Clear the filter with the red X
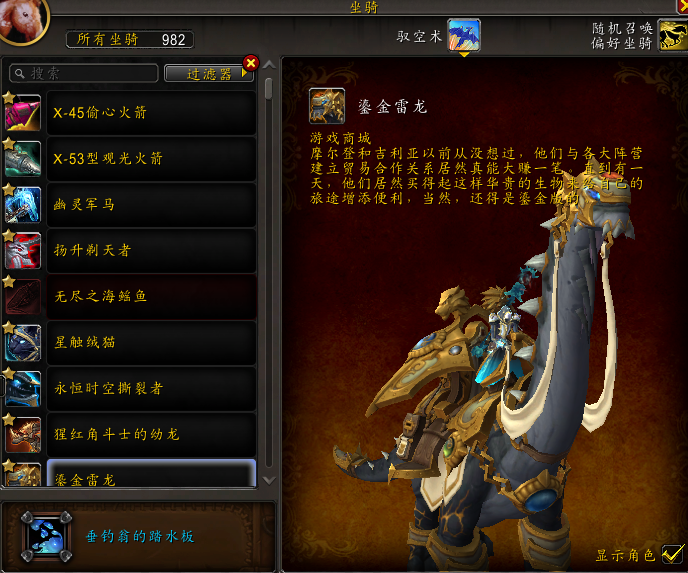 pyautogui.click(x=251, y=64)
